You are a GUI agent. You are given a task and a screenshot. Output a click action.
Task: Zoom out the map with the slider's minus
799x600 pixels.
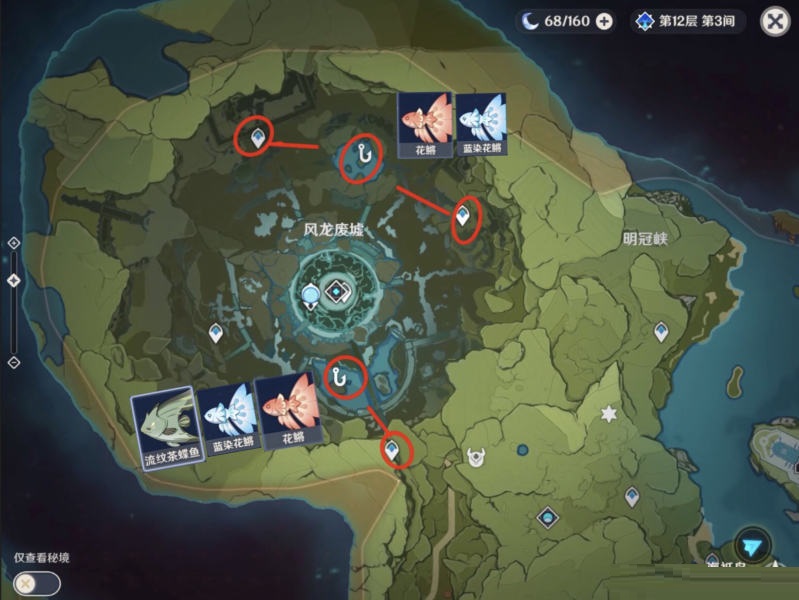[13, 362]
